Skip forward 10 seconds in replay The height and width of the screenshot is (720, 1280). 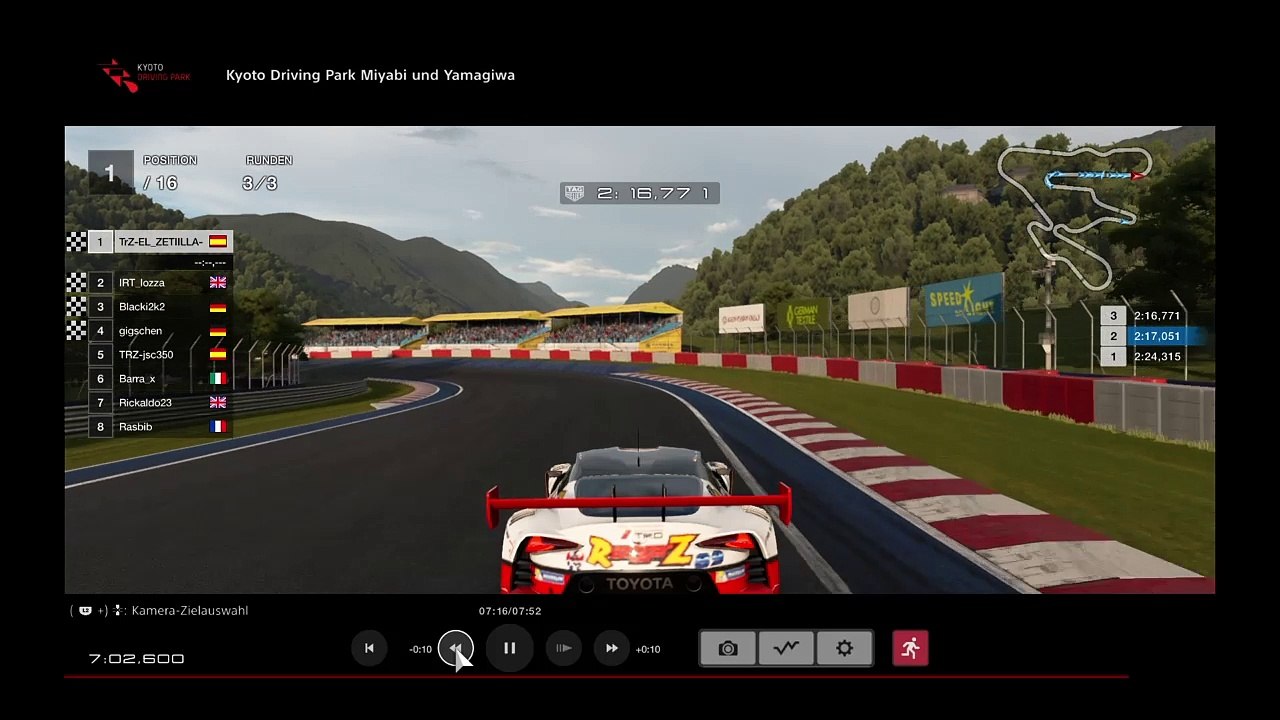(612, 648)
